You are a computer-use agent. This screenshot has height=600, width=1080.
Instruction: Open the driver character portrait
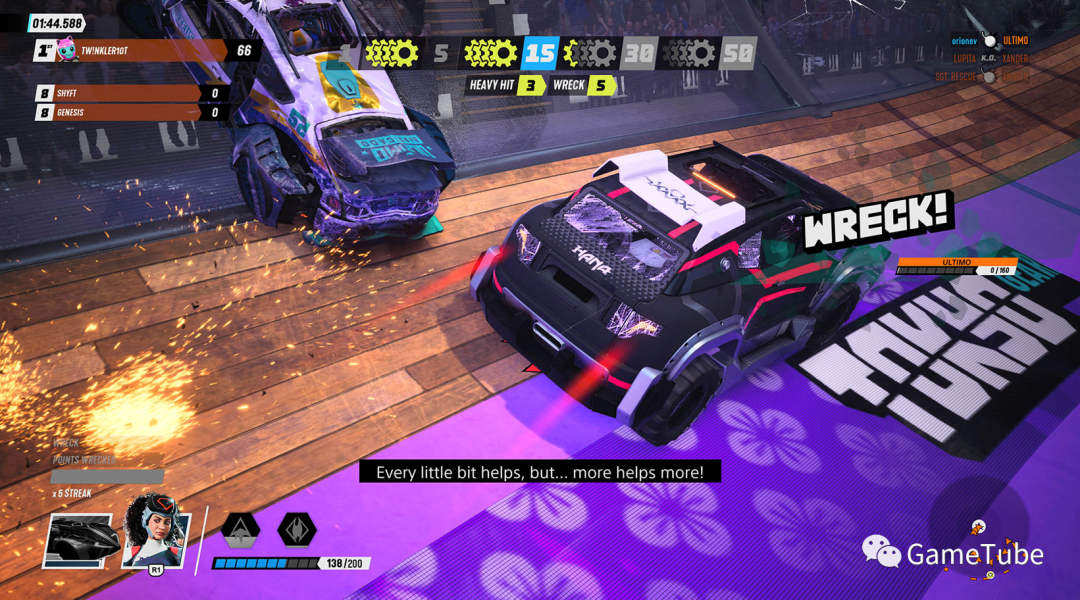click(155, 531)
